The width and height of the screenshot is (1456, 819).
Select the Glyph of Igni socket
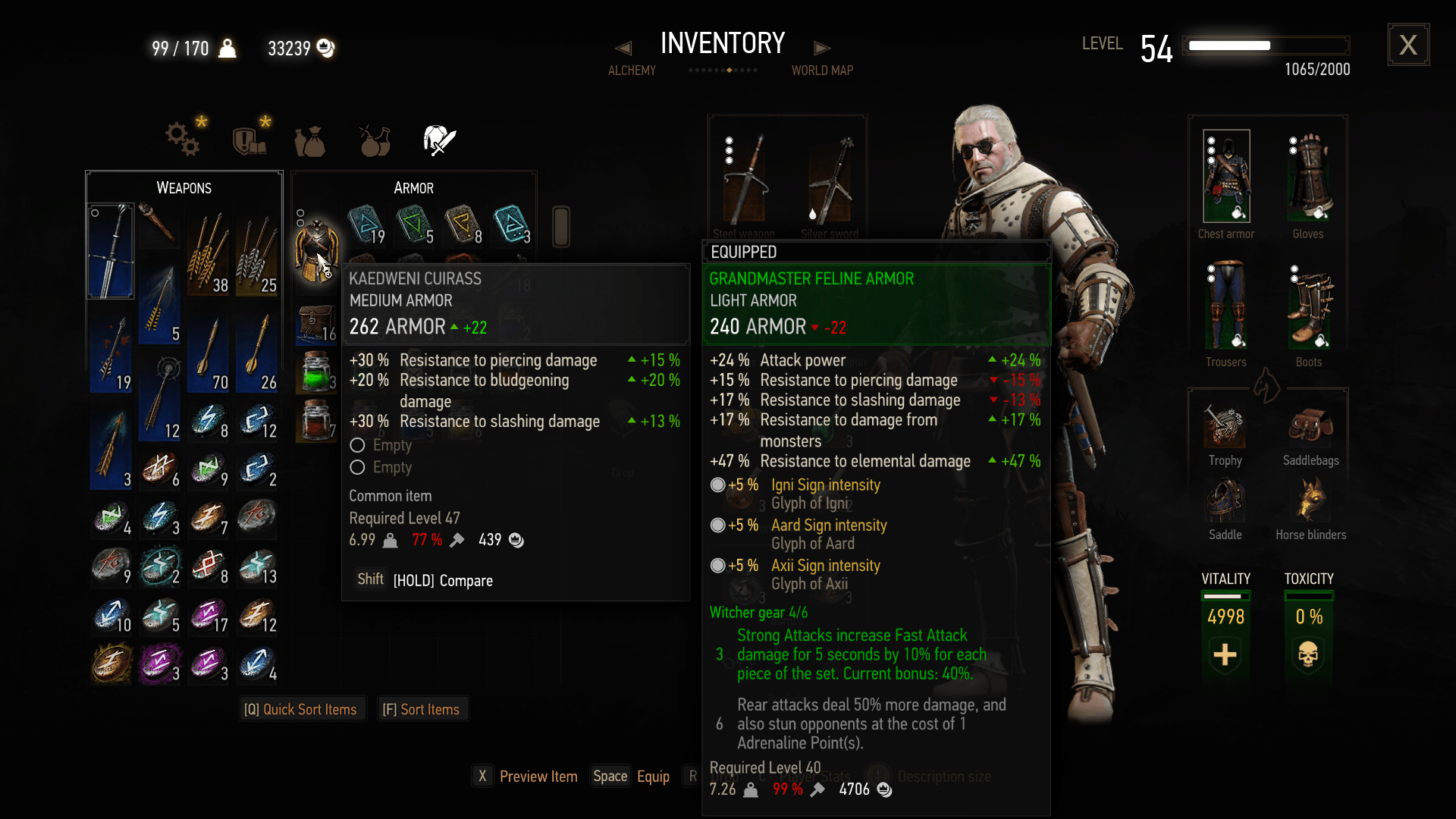[717, 485]
